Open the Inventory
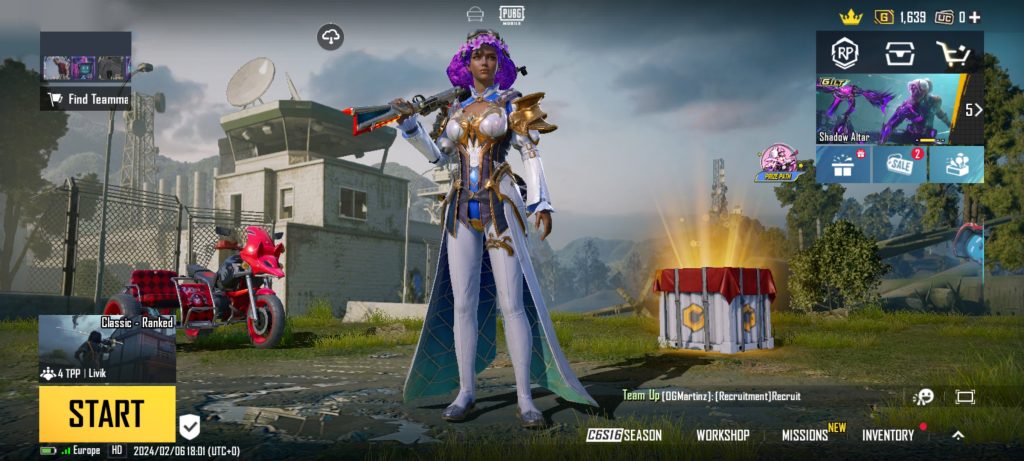This screenshot has height=461, width=1024. [888, 435]
